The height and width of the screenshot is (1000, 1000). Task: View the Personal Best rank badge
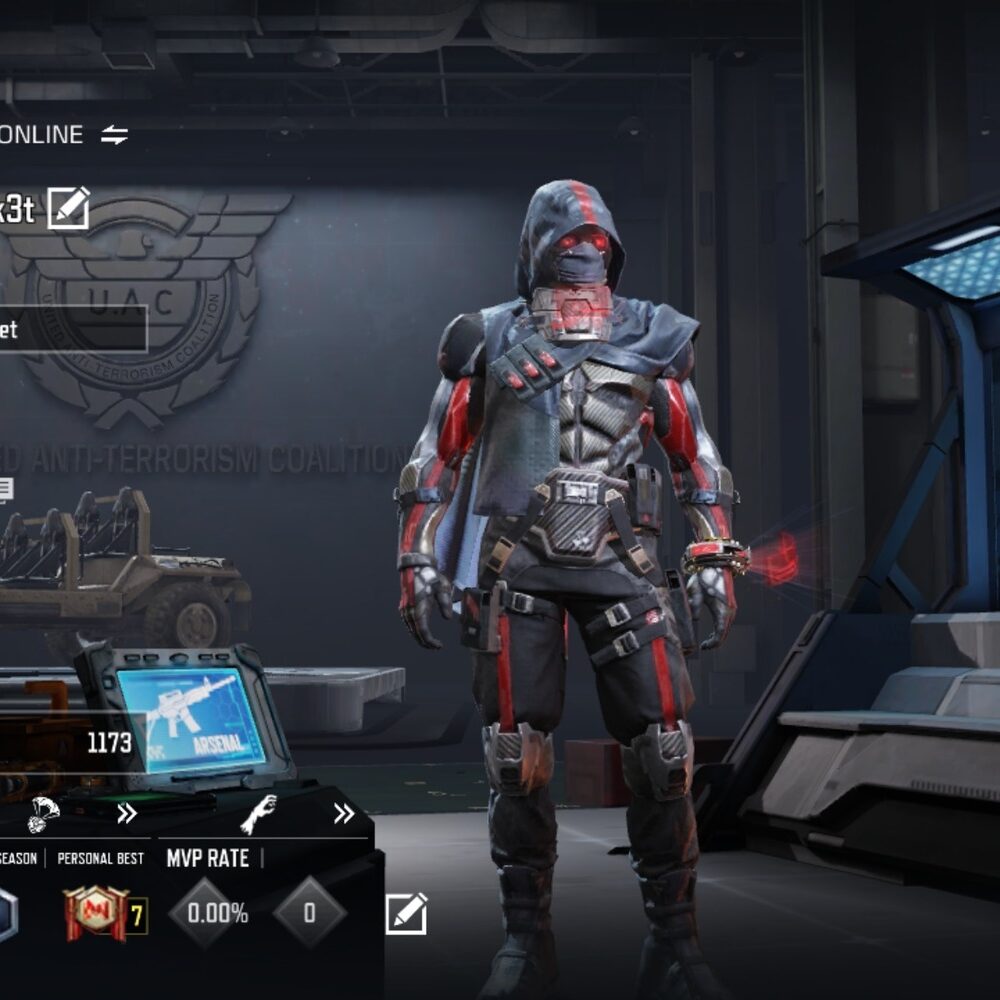click(95, 912)
